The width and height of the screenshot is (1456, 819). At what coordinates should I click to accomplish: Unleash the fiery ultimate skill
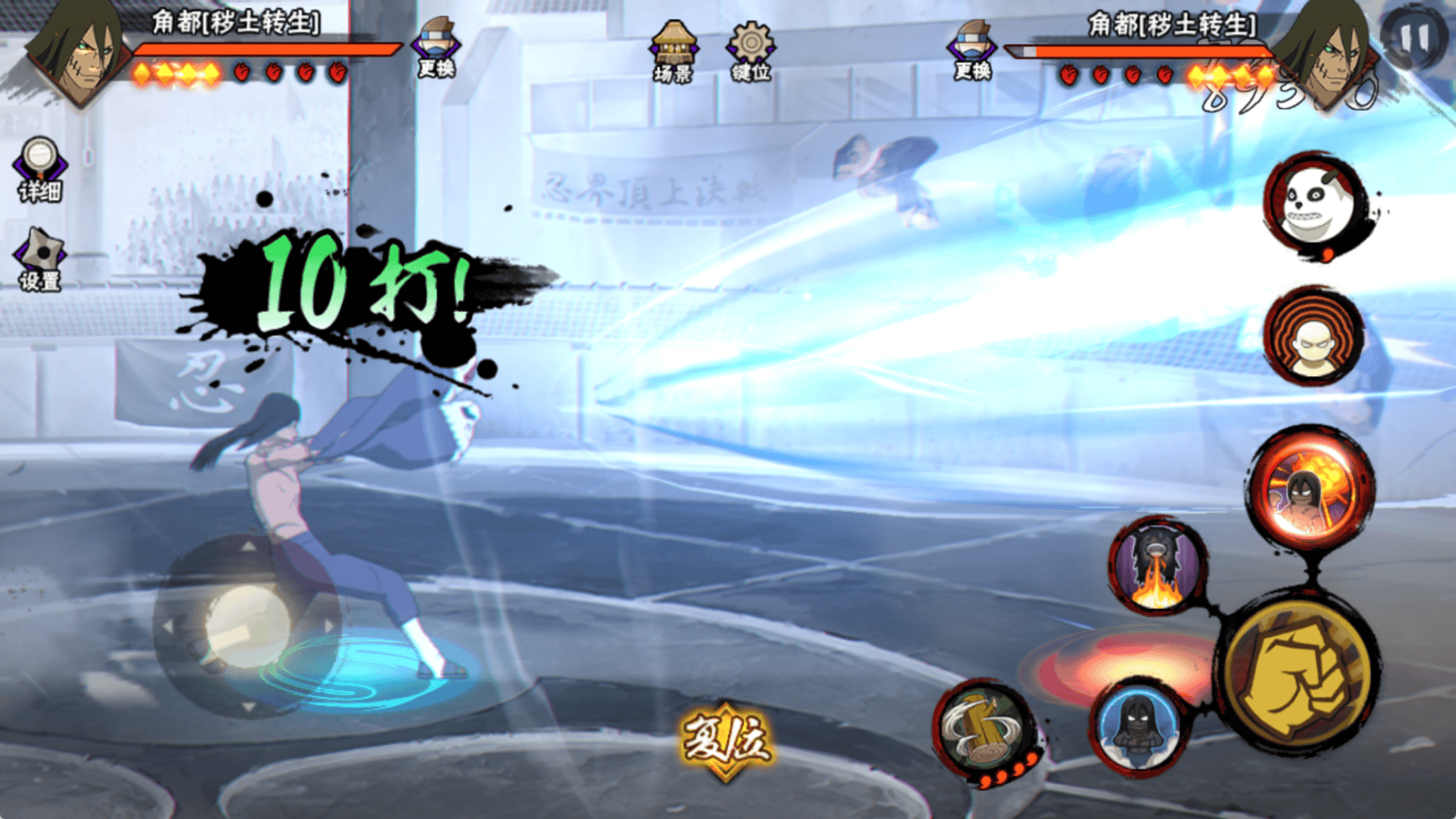pos(1311,488)
